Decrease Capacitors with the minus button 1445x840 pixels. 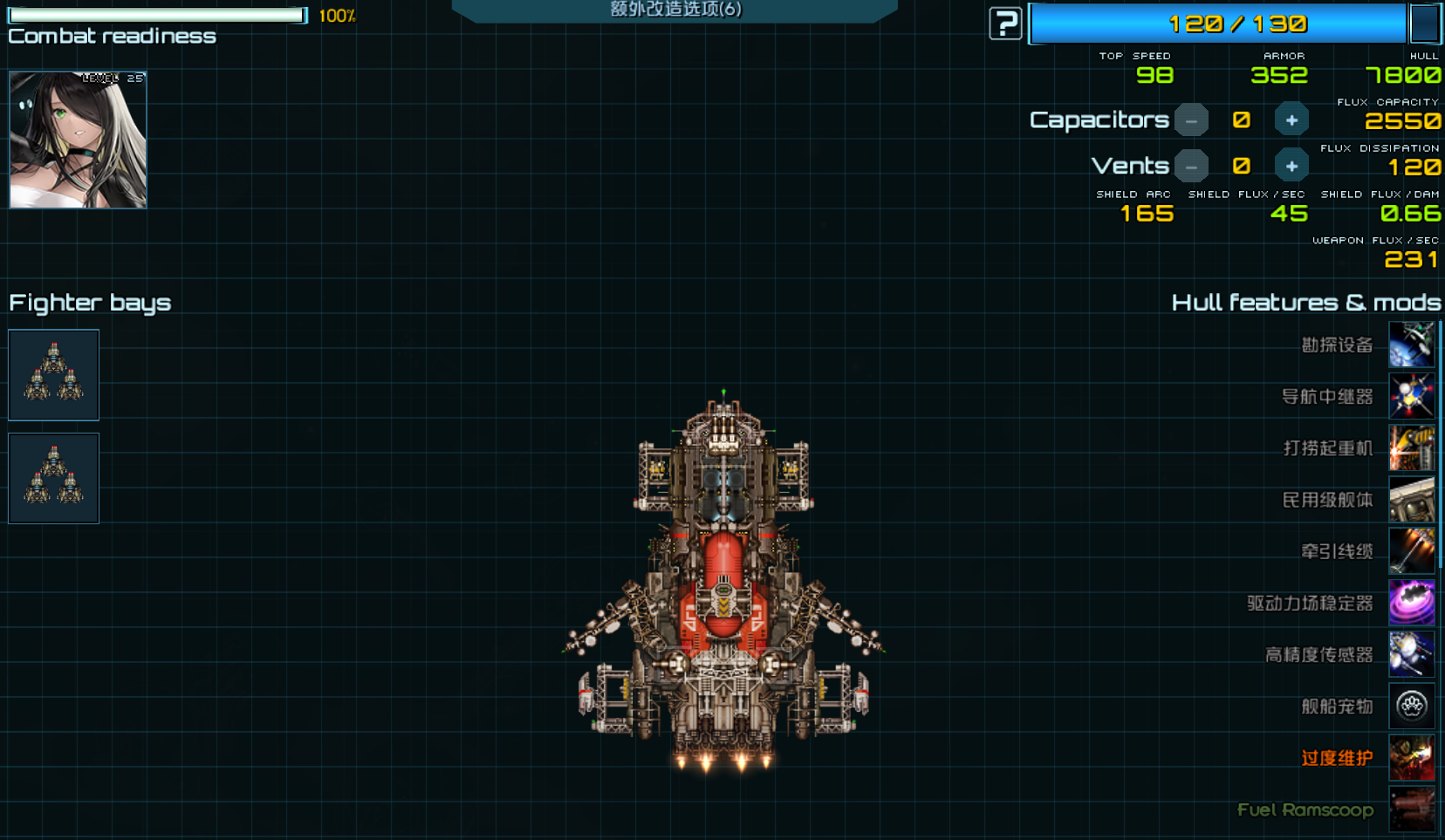1191,120
